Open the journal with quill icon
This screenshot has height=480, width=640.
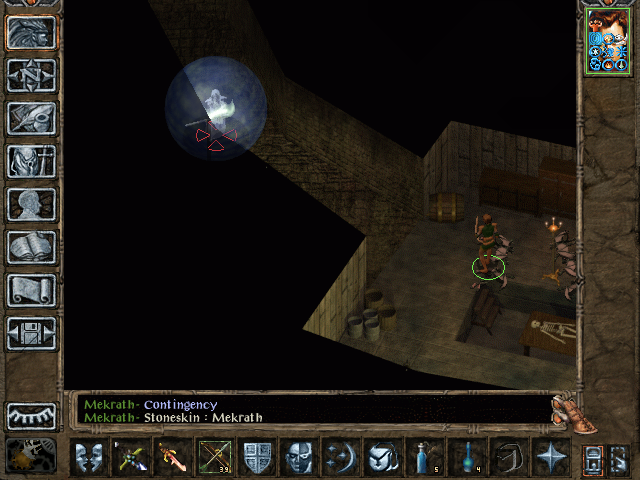(x=31, y=118)
